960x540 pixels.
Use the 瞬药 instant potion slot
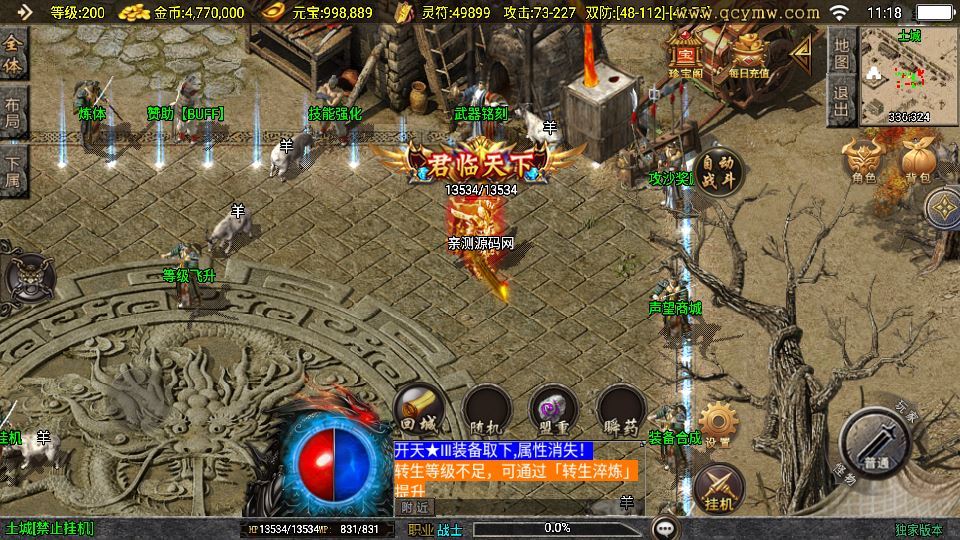tap(621, 410)
